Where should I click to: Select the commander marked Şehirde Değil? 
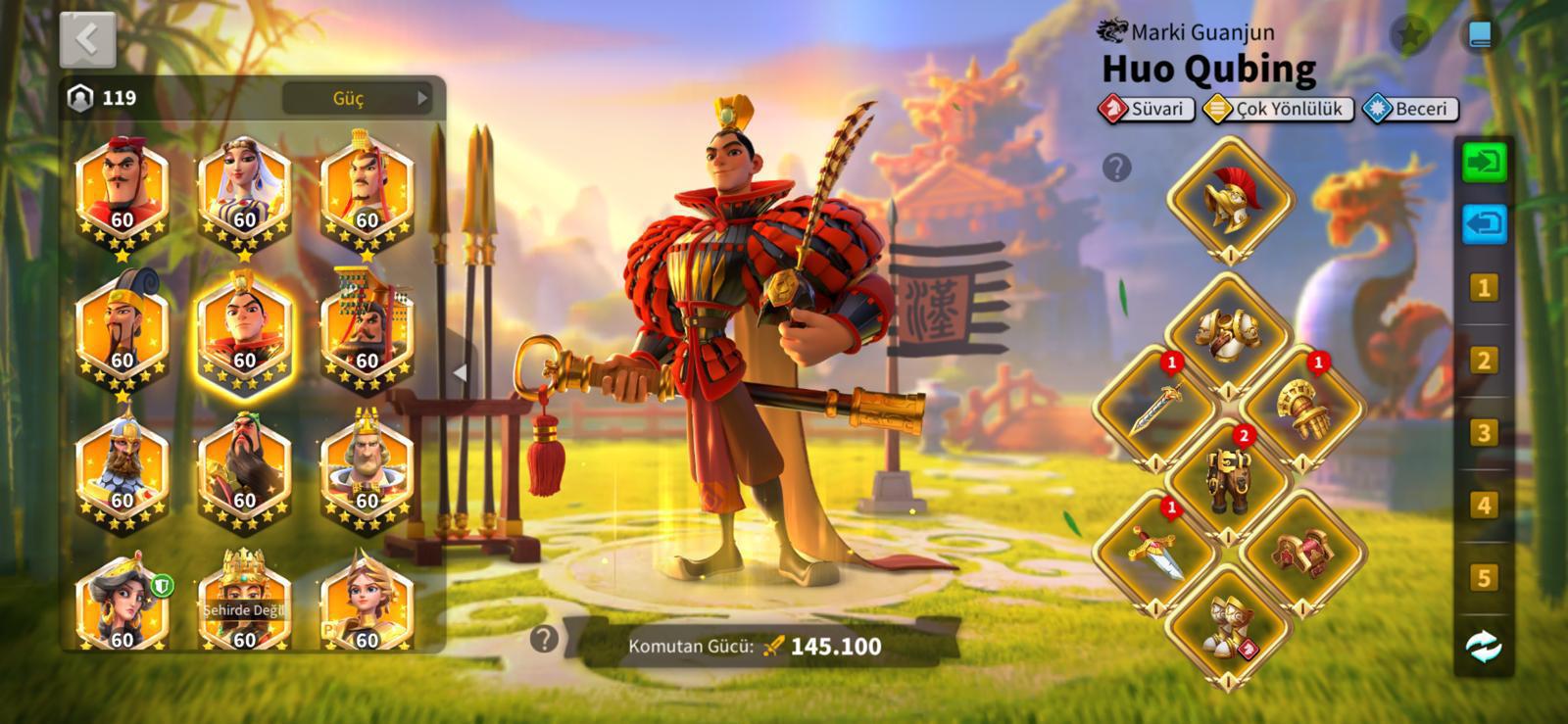tap(244, 603)
